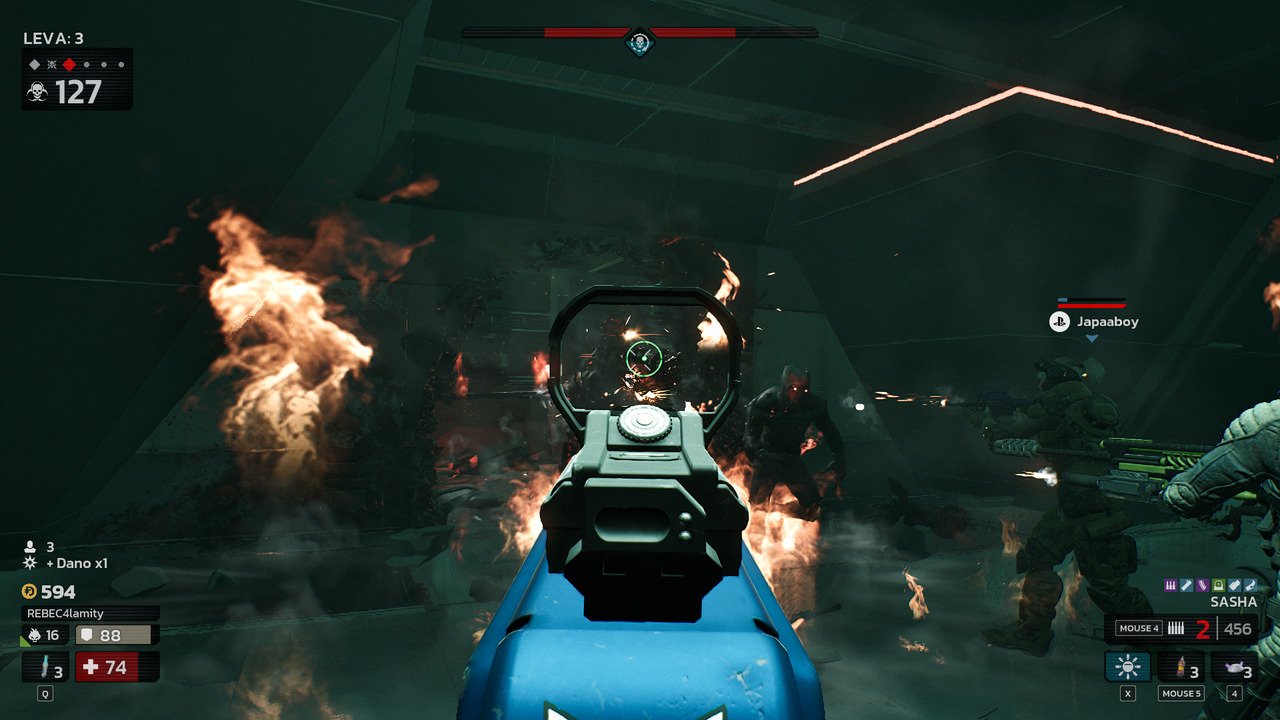
Task: Toggle the red diamond objective marker
Action: pos(69,64)
